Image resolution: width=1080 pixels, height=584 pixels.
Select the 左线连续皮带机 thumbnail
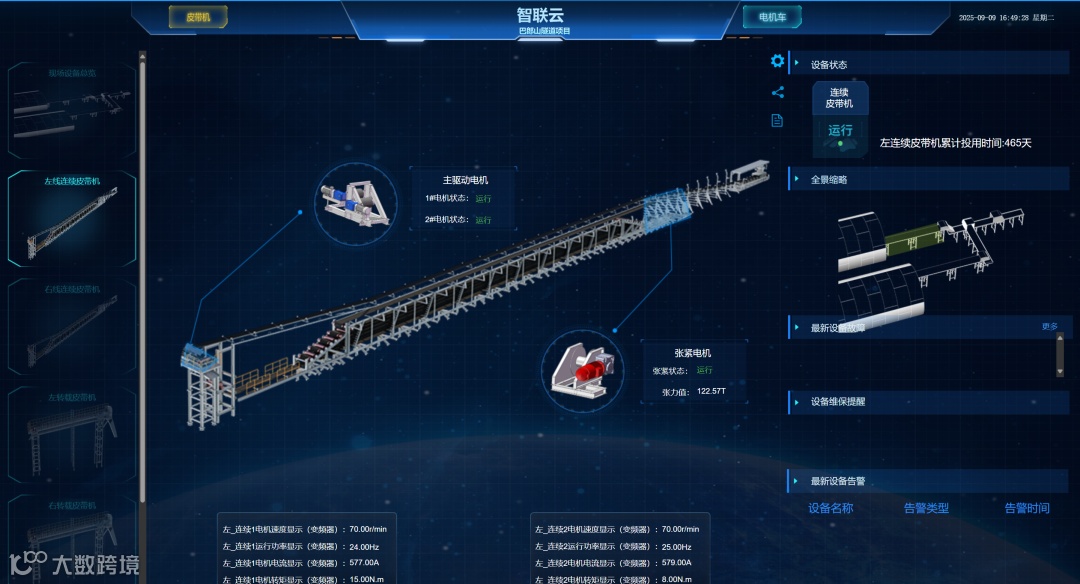[x=72, y=217]
